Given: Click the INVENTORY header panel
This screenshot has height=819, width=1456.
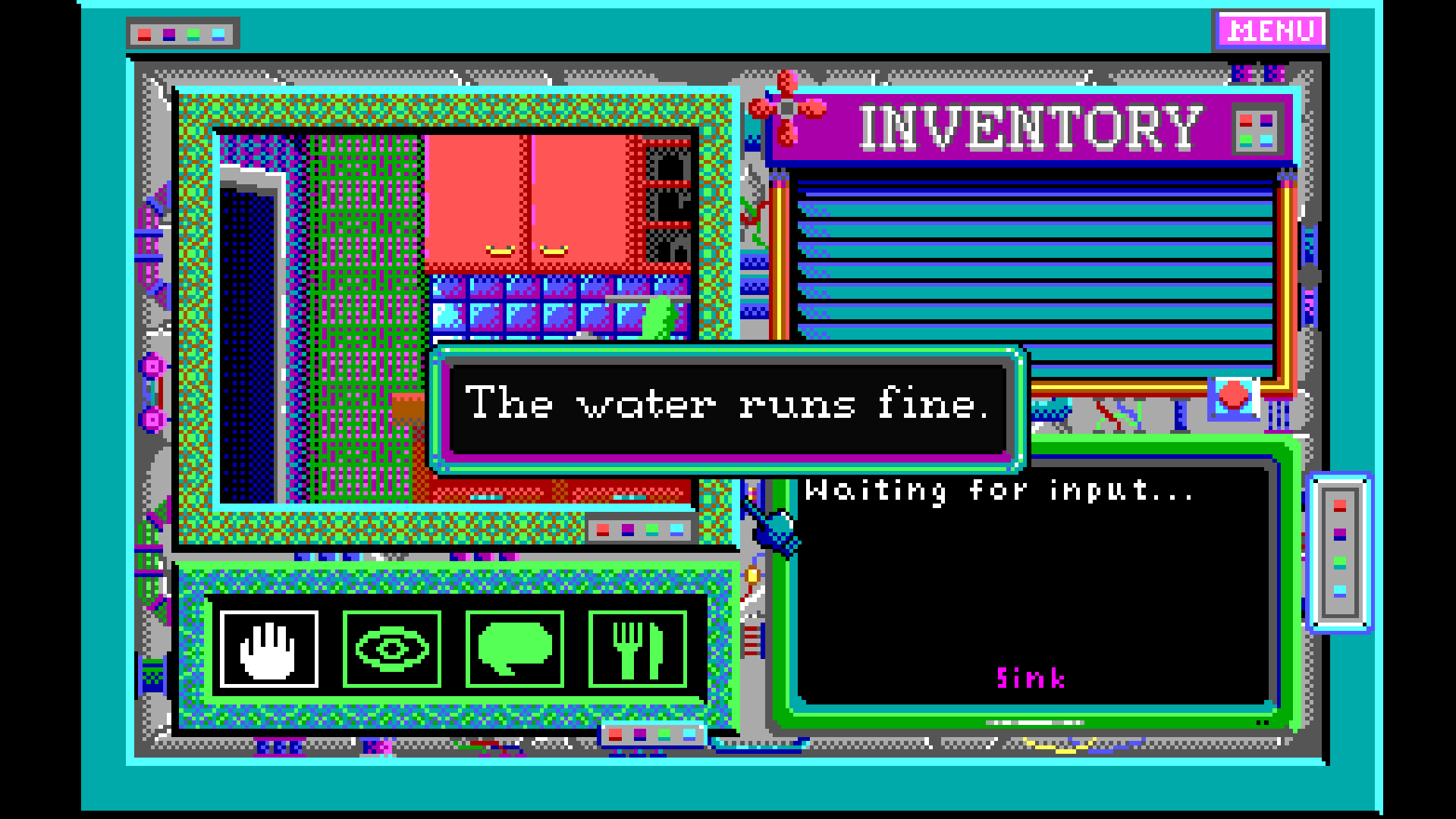Looking at the screenshot, I should click(x=1030, y=127).
